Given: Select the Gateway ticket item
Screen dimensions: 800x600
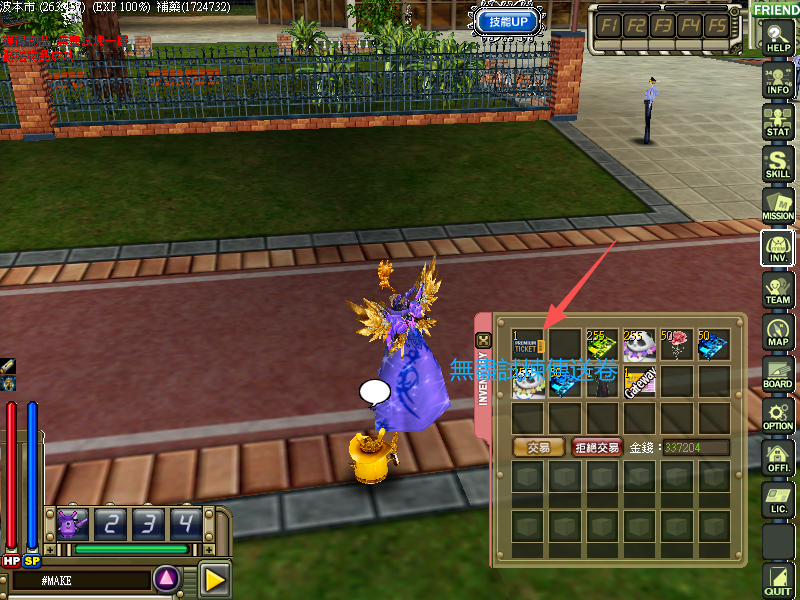Looking at the screenshot, I should click(x=640, y=382).
